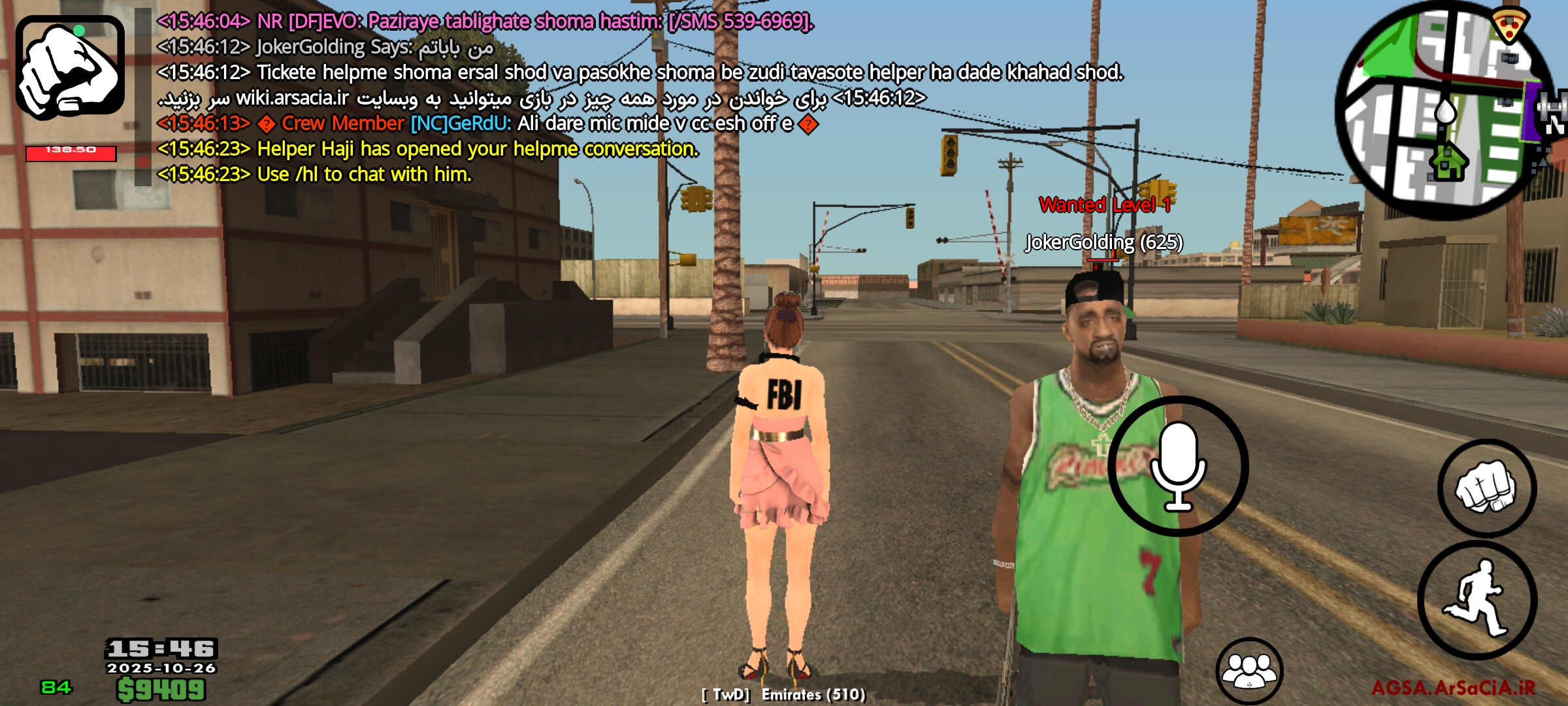Open the chat log history

pos(457,98)
